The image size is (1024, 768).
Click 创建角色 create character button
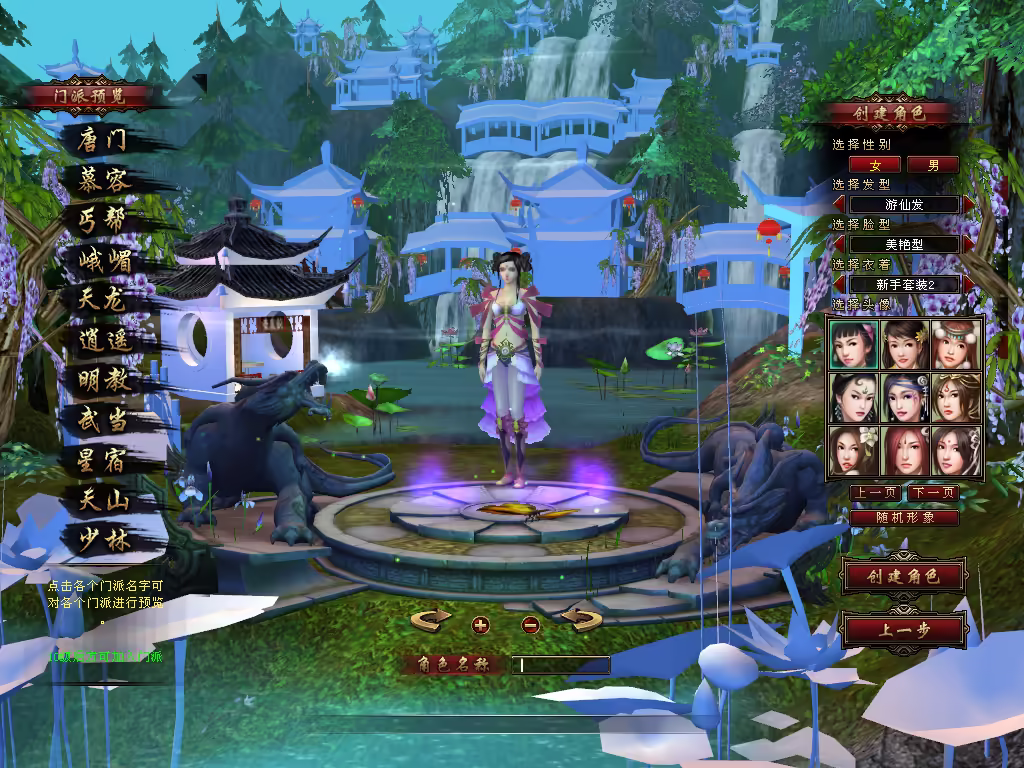coord(903,576)
